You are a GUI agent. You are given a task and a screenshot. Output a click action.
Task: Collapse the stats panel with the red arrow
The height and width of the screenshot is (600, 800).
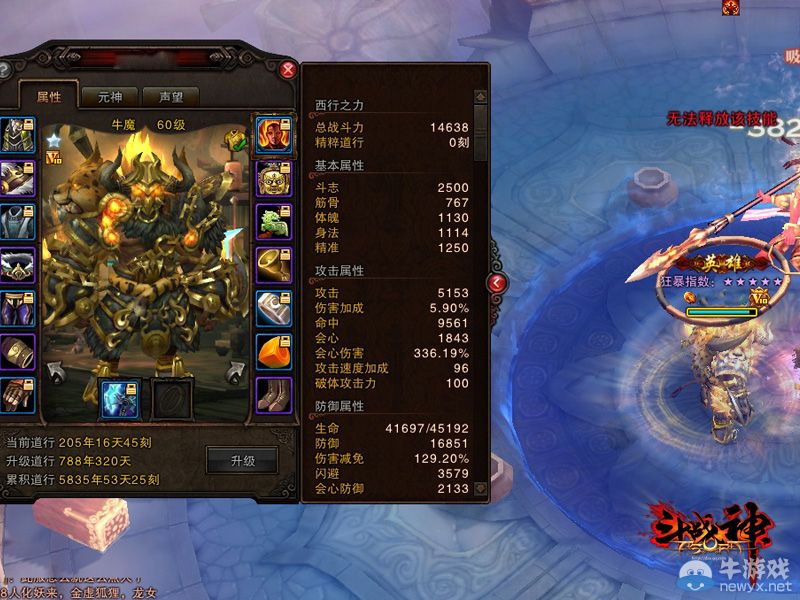click(x=497, y=283)
